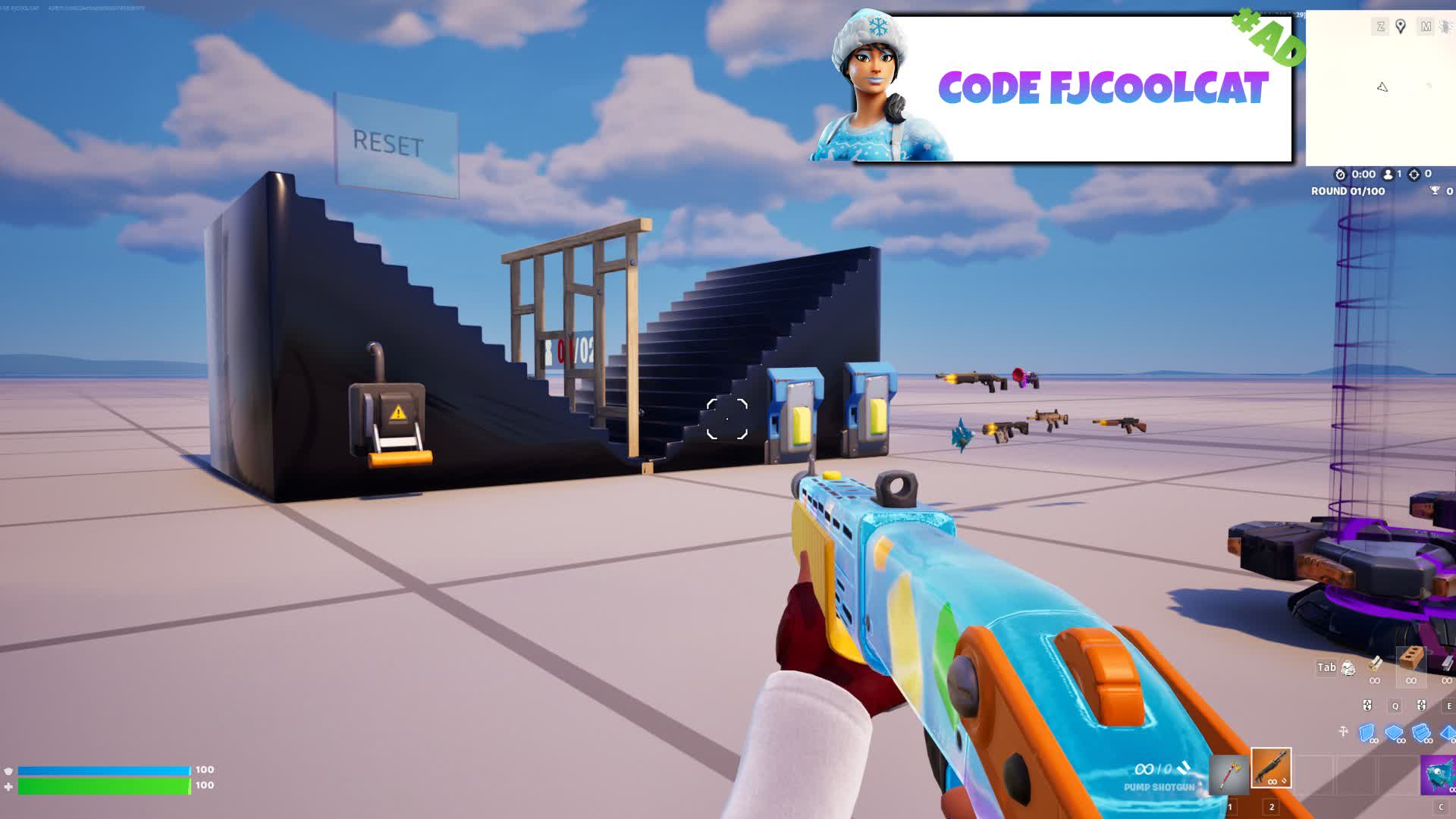The width and height of the screenshot is (1456, 819).
Task: Click the stopwatch timer icon in the HUD
Action: pos(1340,174)
